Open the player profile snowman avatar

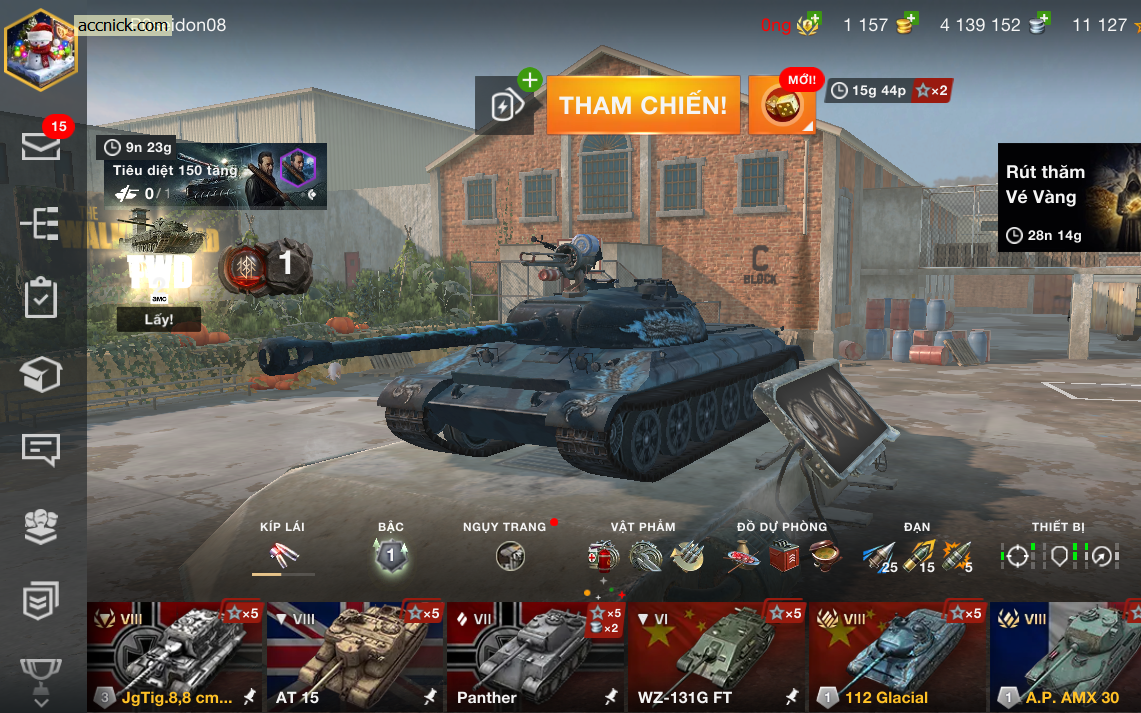[41, 49]
